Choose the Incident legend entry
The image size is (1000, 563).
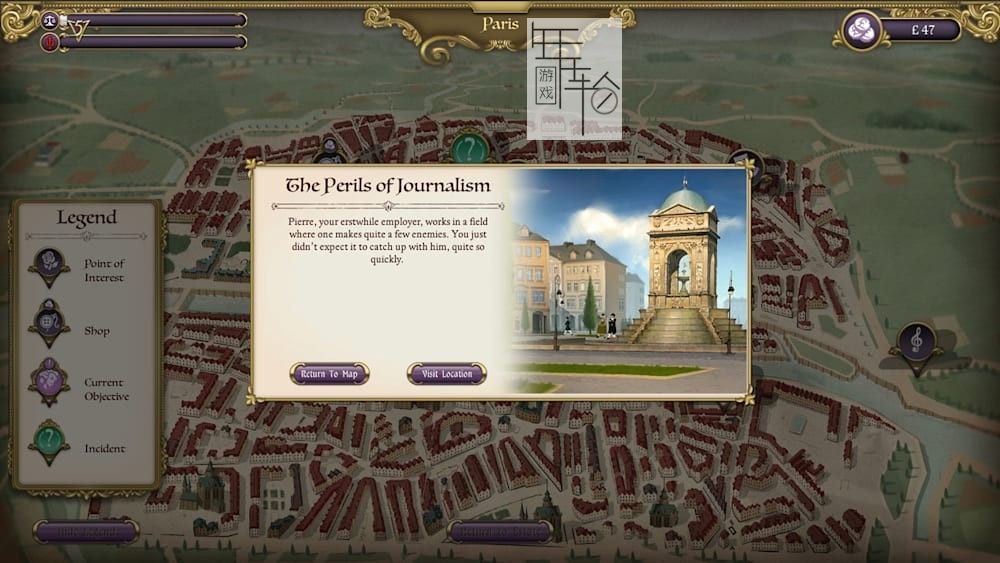point(104,449)
